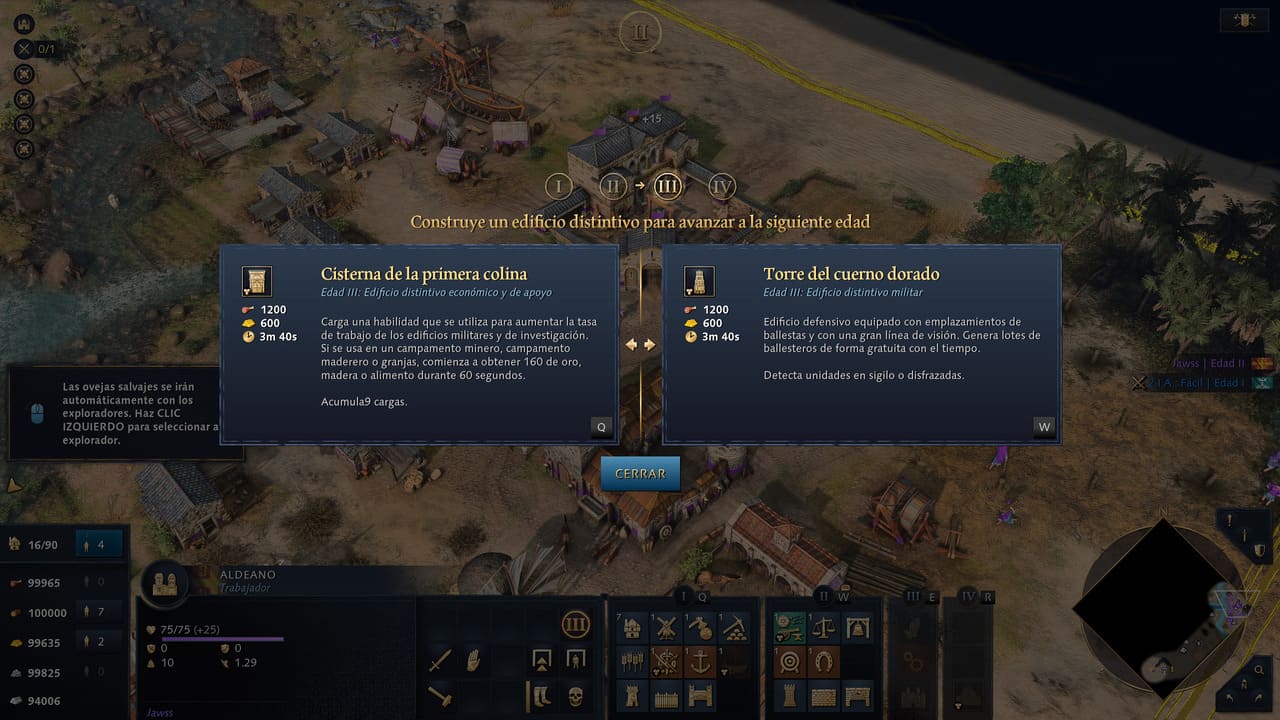Choose the market scales icon
This screenshot has height=720, width=1280.
pos(824,628)
